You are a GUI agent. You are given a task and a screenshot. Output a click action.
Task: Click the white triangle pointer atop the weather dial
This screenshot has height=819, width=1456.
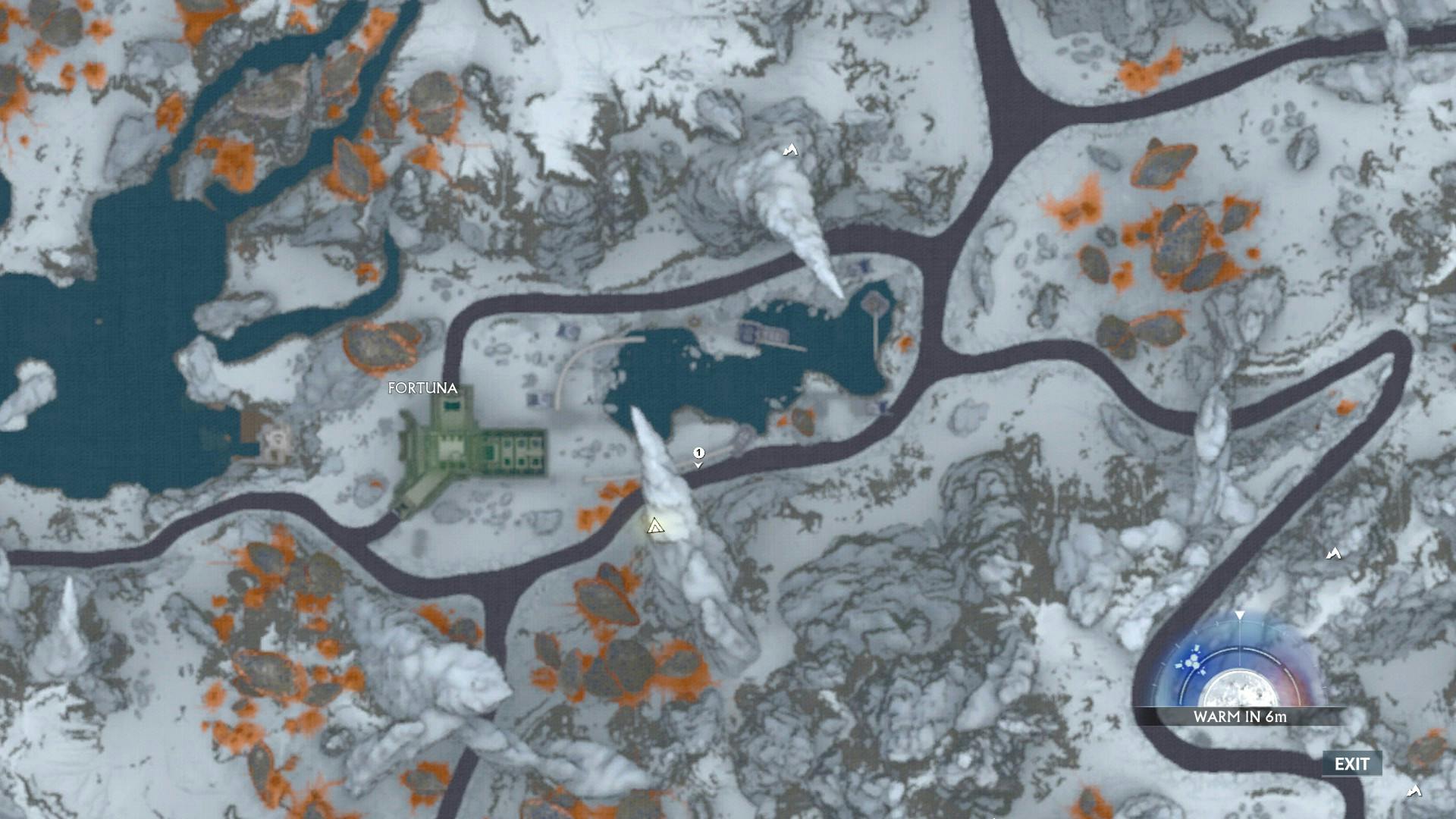pos(1240,616)
